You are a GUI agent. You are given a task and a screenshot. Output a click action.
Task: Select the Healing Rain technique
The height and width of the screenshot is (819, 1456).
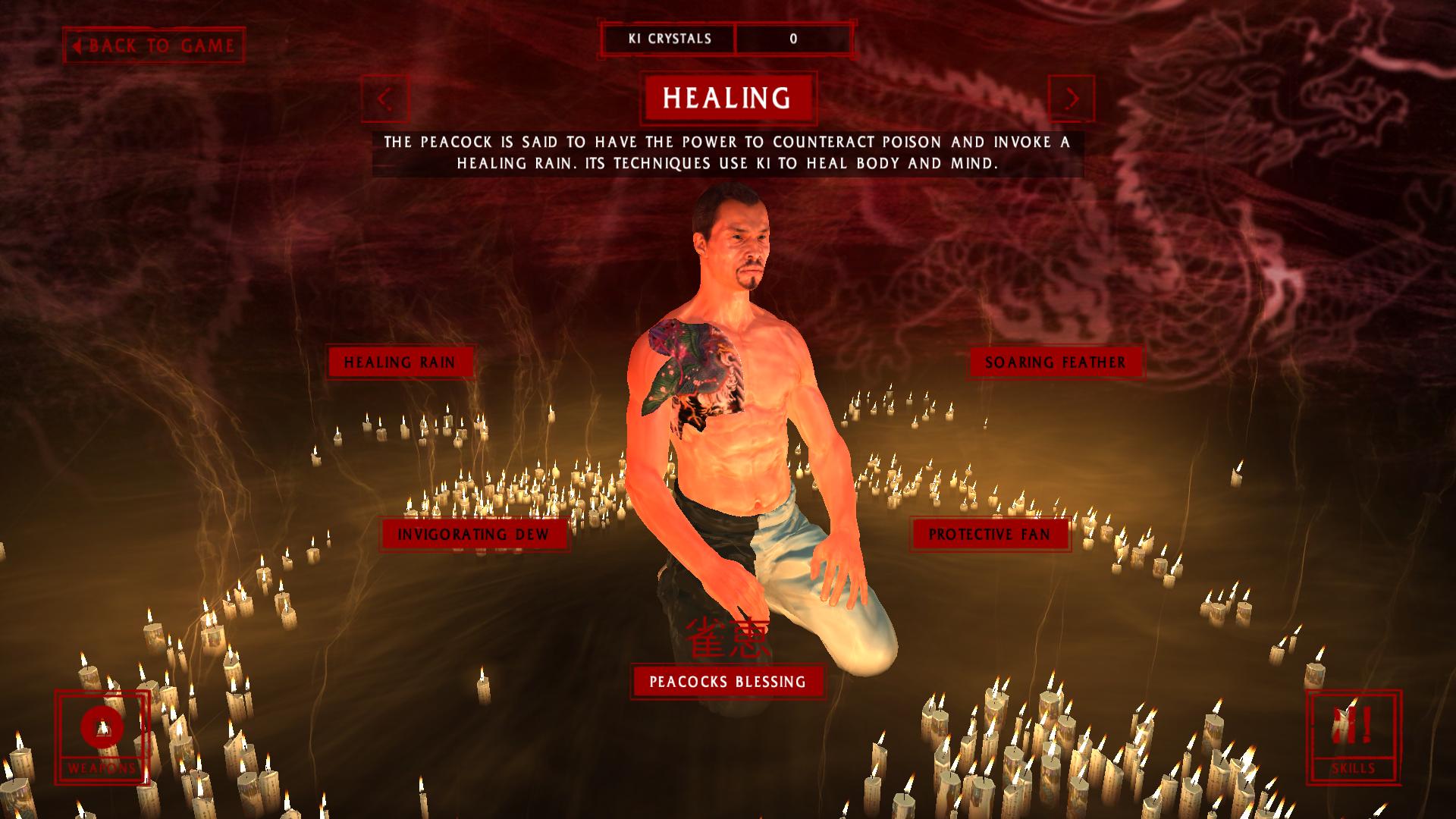tap(400, 362)
